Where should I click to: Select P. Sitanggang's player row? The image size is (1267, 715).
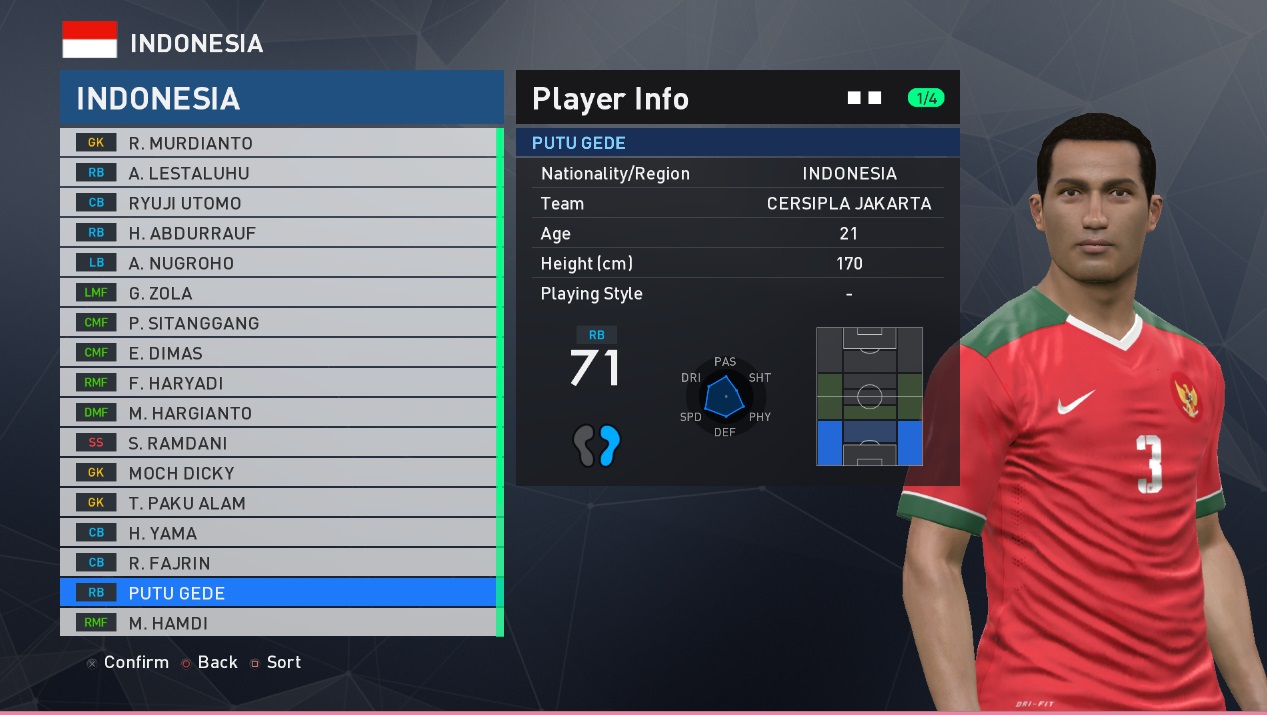coord(278,323)
